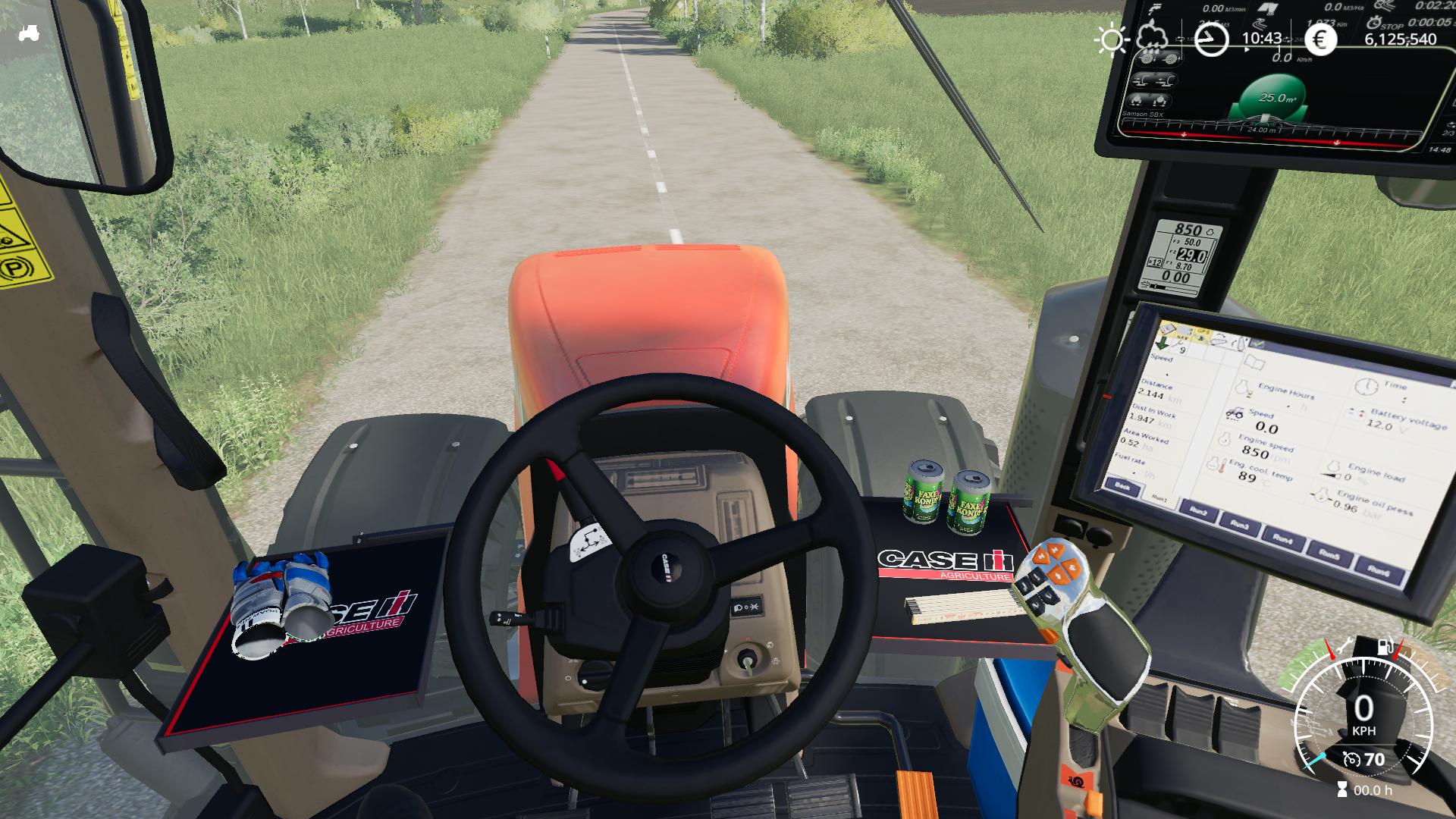
Task: Select the fuel pump gauge icon
Action: [x=1385, y=647]
